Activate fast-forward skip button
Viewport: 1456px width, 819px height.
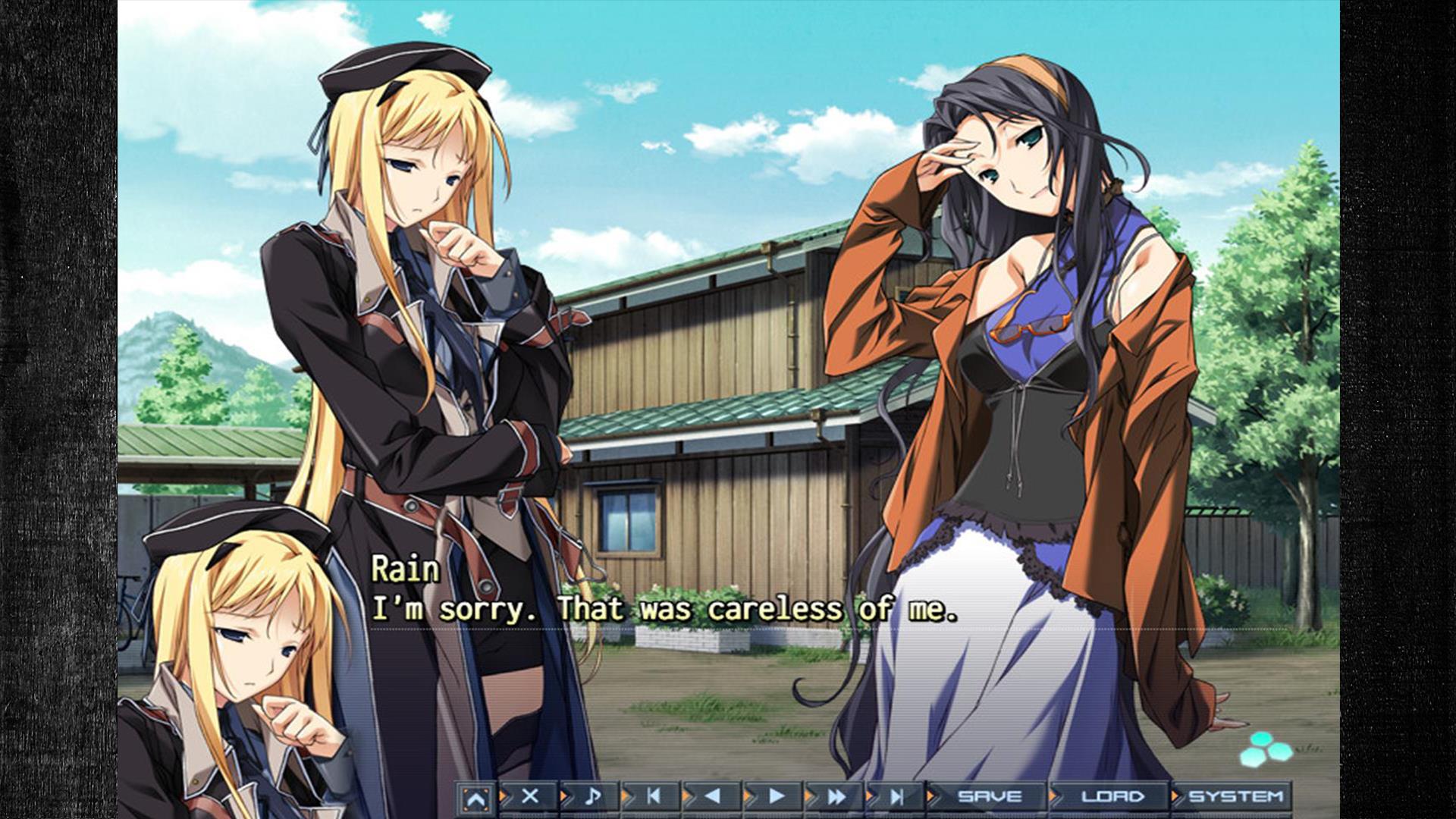tap(836, 796)
